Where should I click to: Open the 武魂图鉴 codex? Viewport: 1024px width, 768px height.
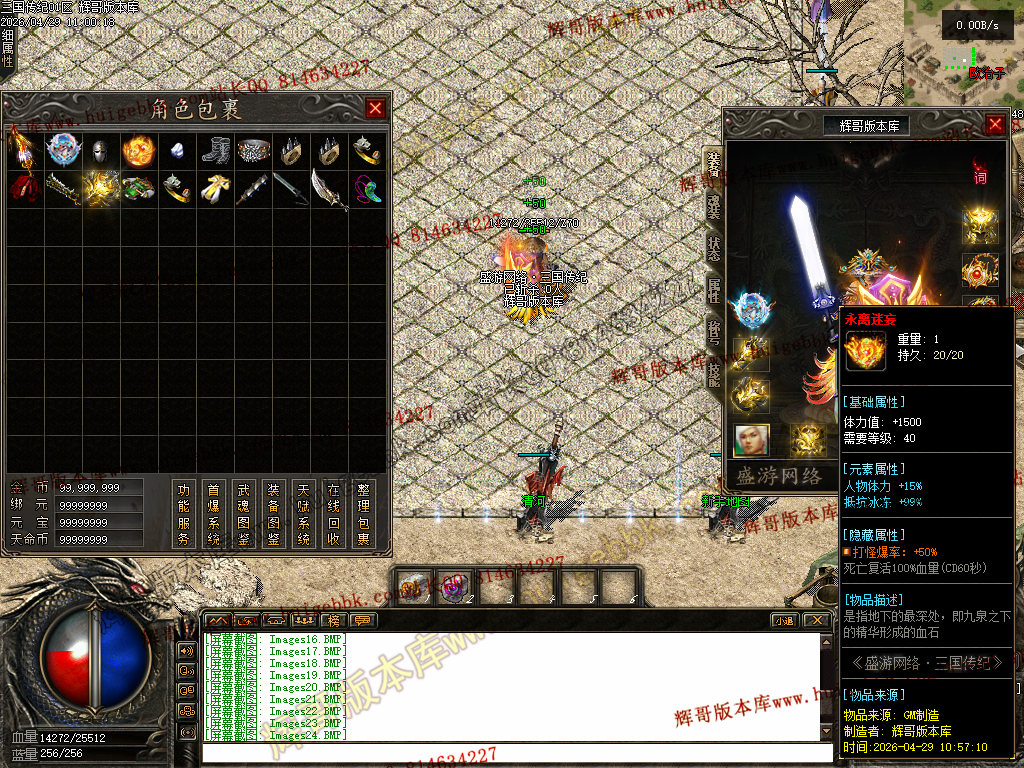pos(243,514)
